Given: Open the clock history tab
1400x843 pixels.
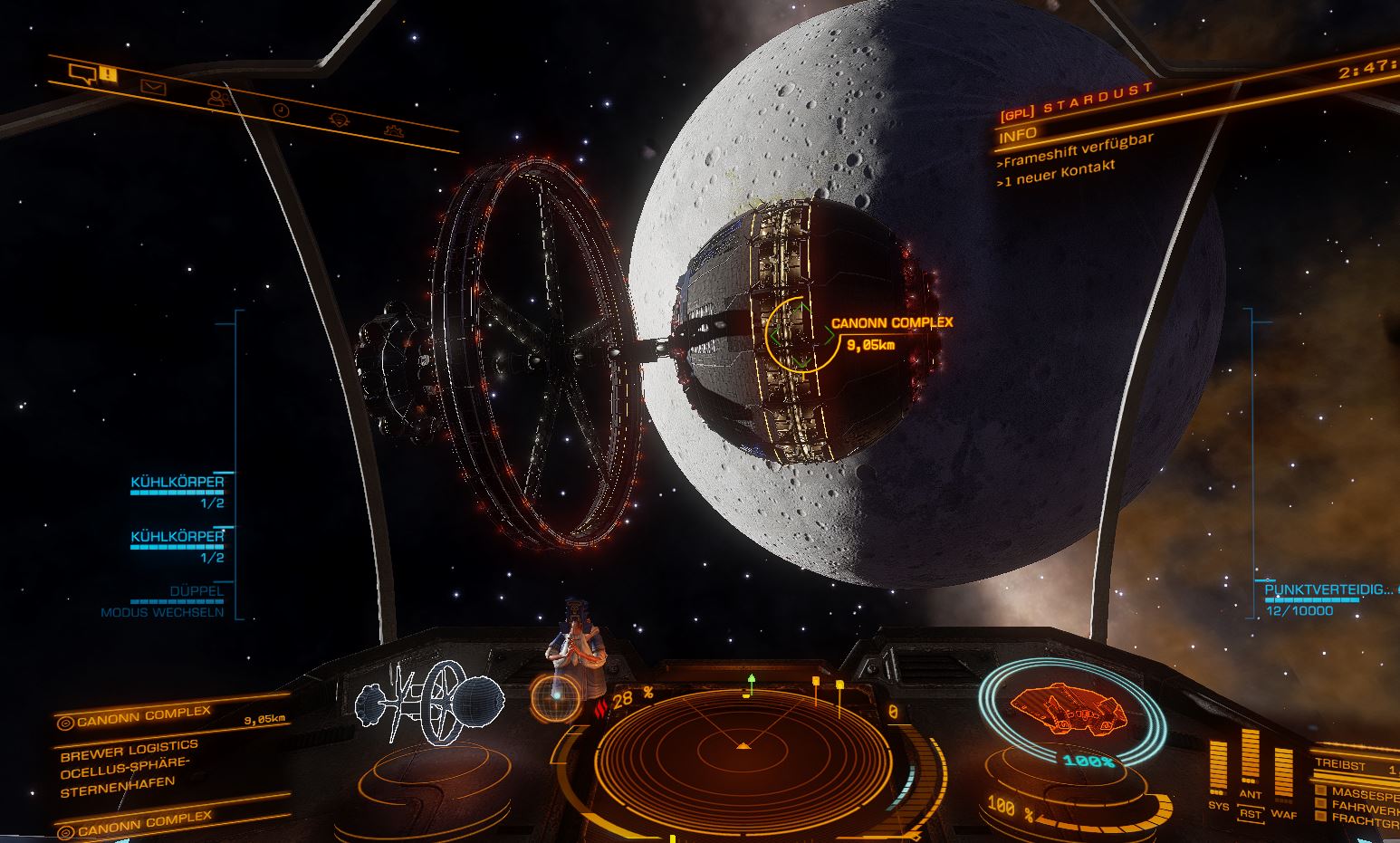Looking at the screenshot, I should point(281,110).
